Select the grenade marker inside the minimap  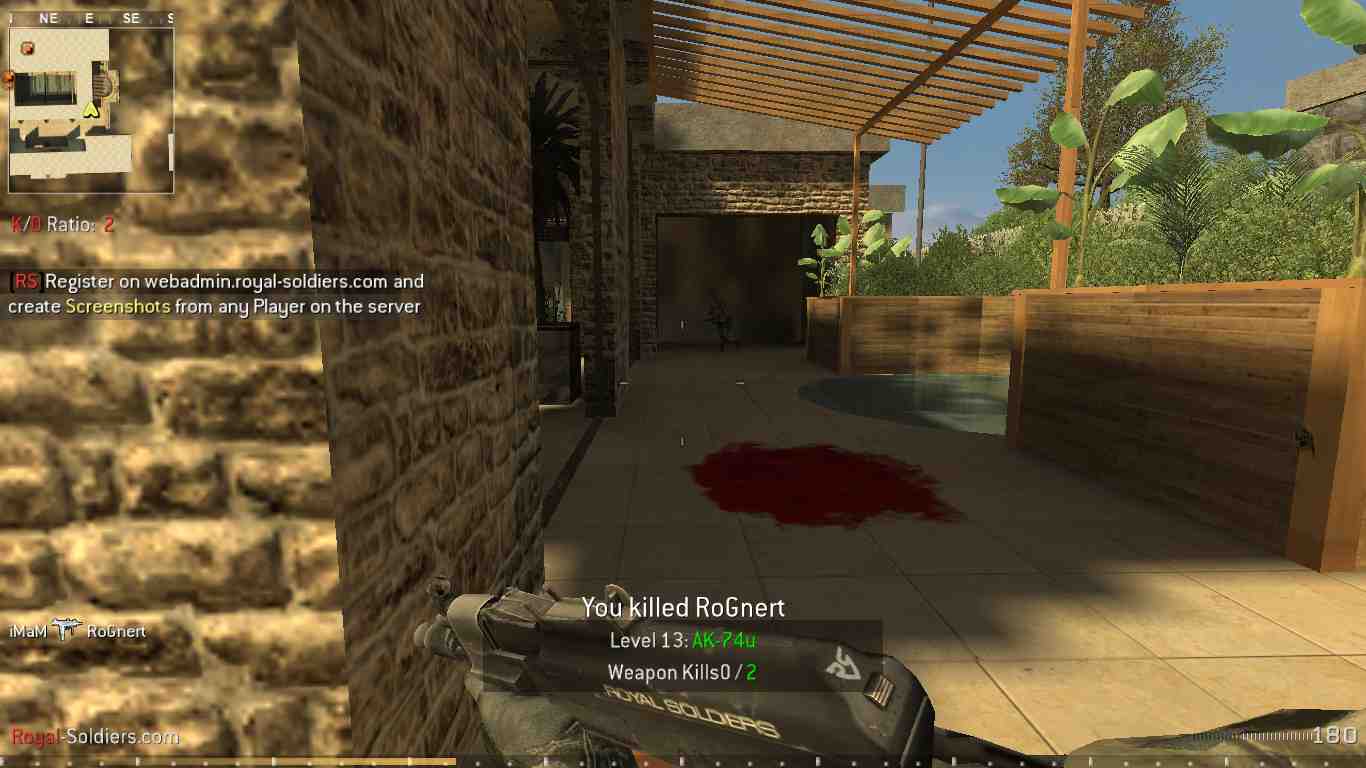[26, 46]
